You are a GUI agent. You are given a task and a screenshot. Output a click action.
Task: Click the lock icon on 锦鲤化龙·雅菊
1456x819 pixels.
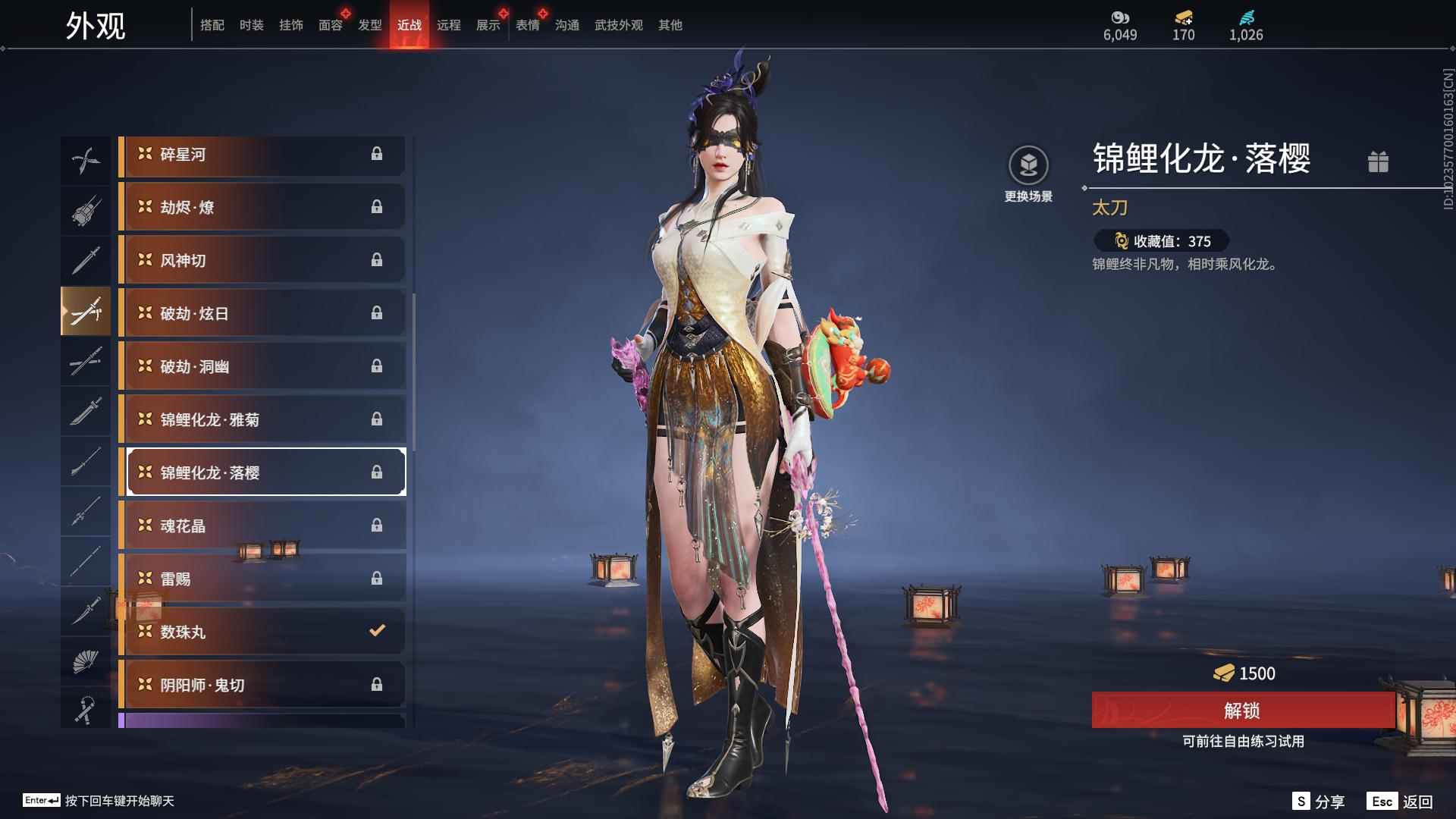[378, 419]
